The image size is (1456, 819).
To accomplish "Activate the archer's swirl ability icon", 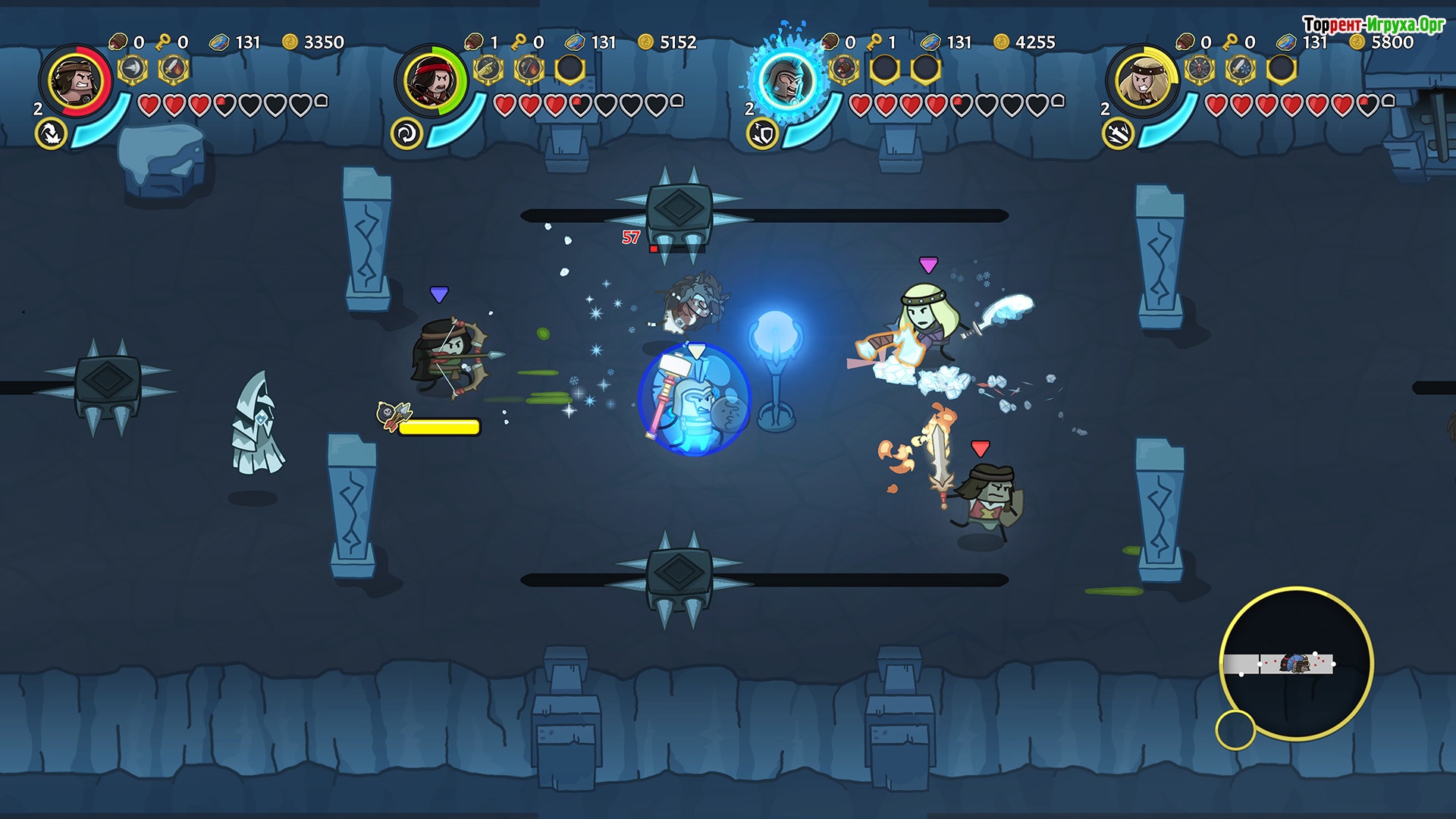I will click(406, 134).
